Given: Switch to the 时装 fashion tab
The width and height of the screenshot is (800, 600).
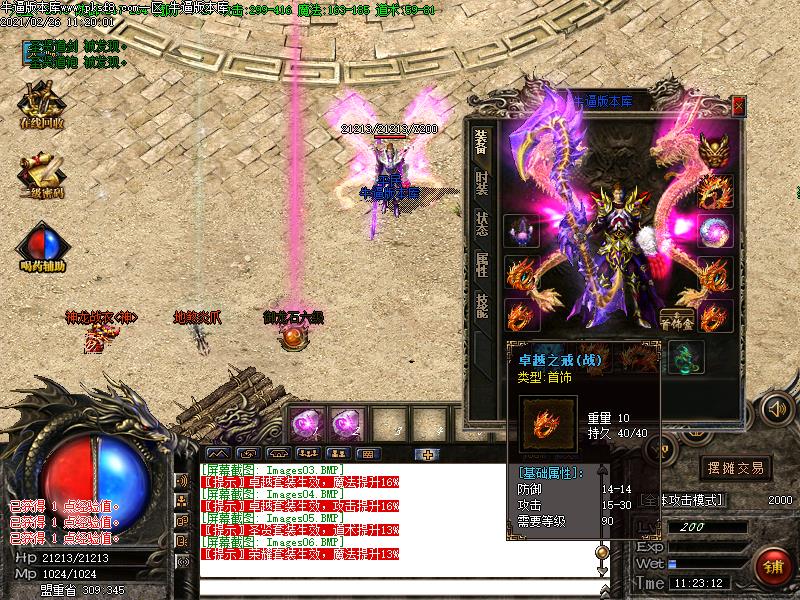Looking at the screenshot, I should tap(481, 183).
